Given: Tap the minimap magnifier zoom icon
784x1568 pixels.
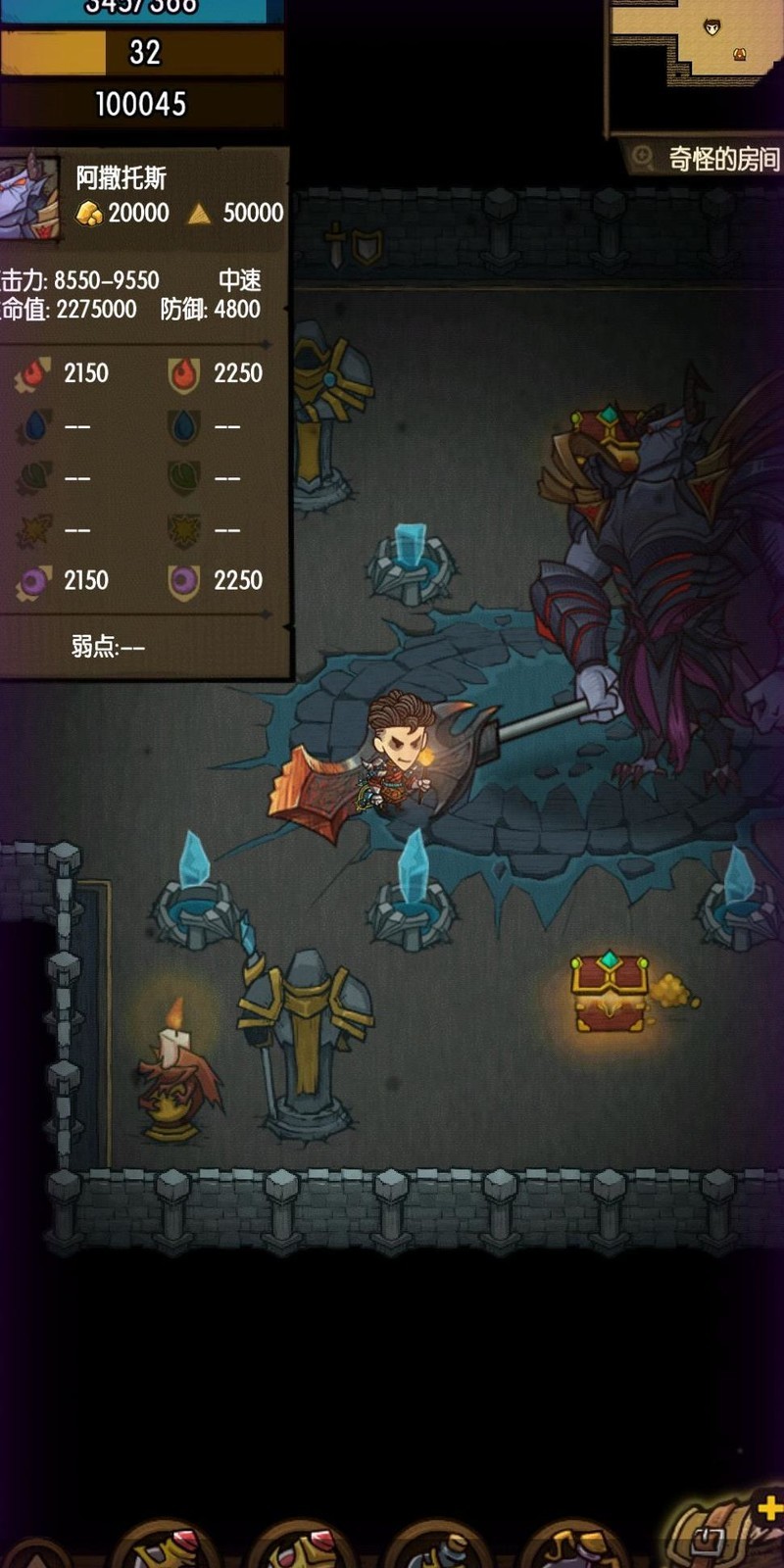Looking at the screenshot, I should pyautogui.click(x=643, y=158).
